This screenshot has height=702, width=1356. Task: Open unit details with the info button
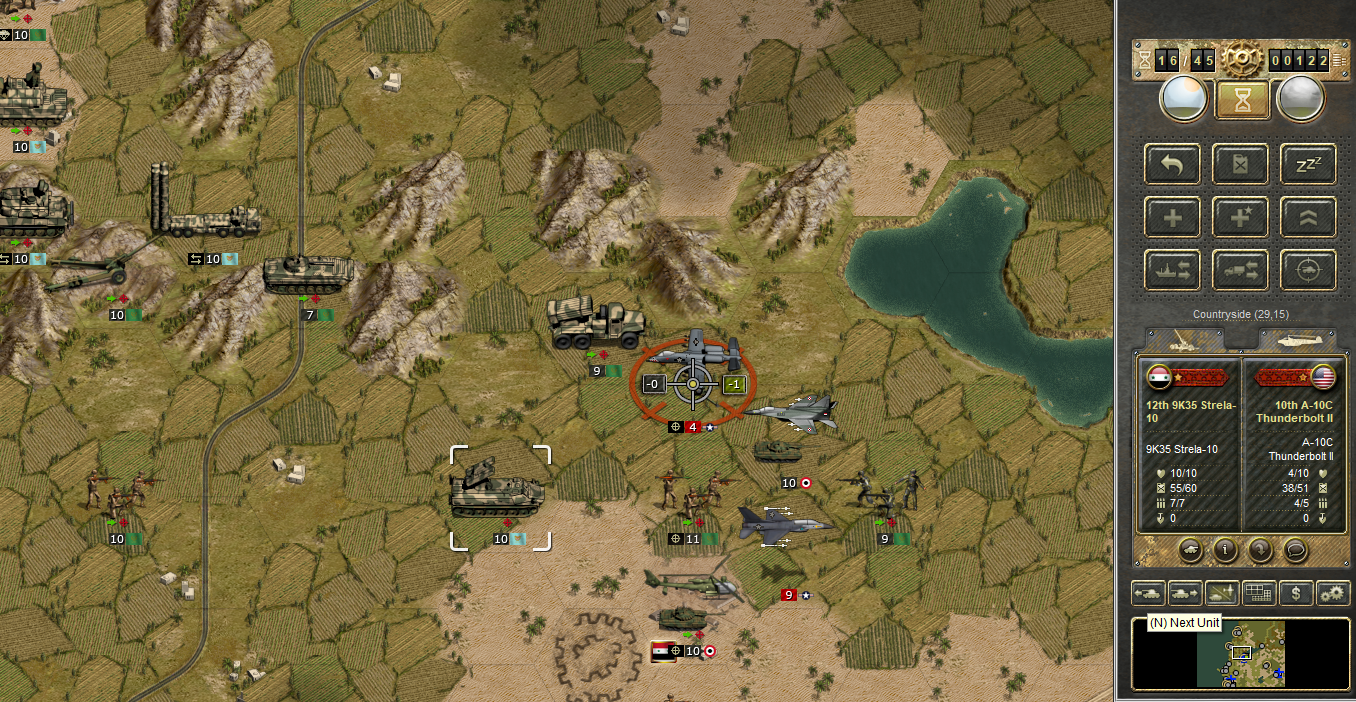1225,549
